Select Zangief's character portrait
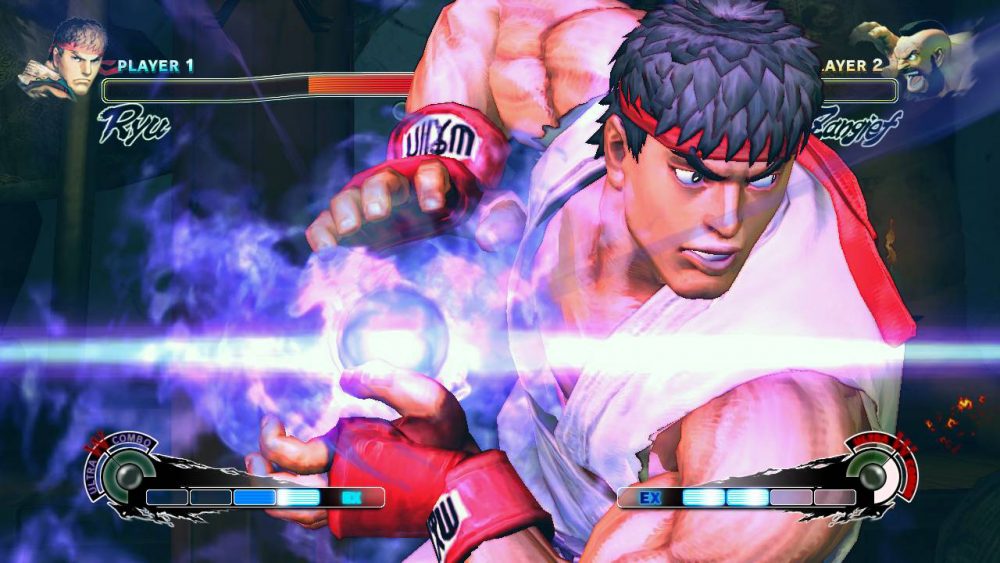Viewport: 1000px width, 563px height. click(926, 58)
